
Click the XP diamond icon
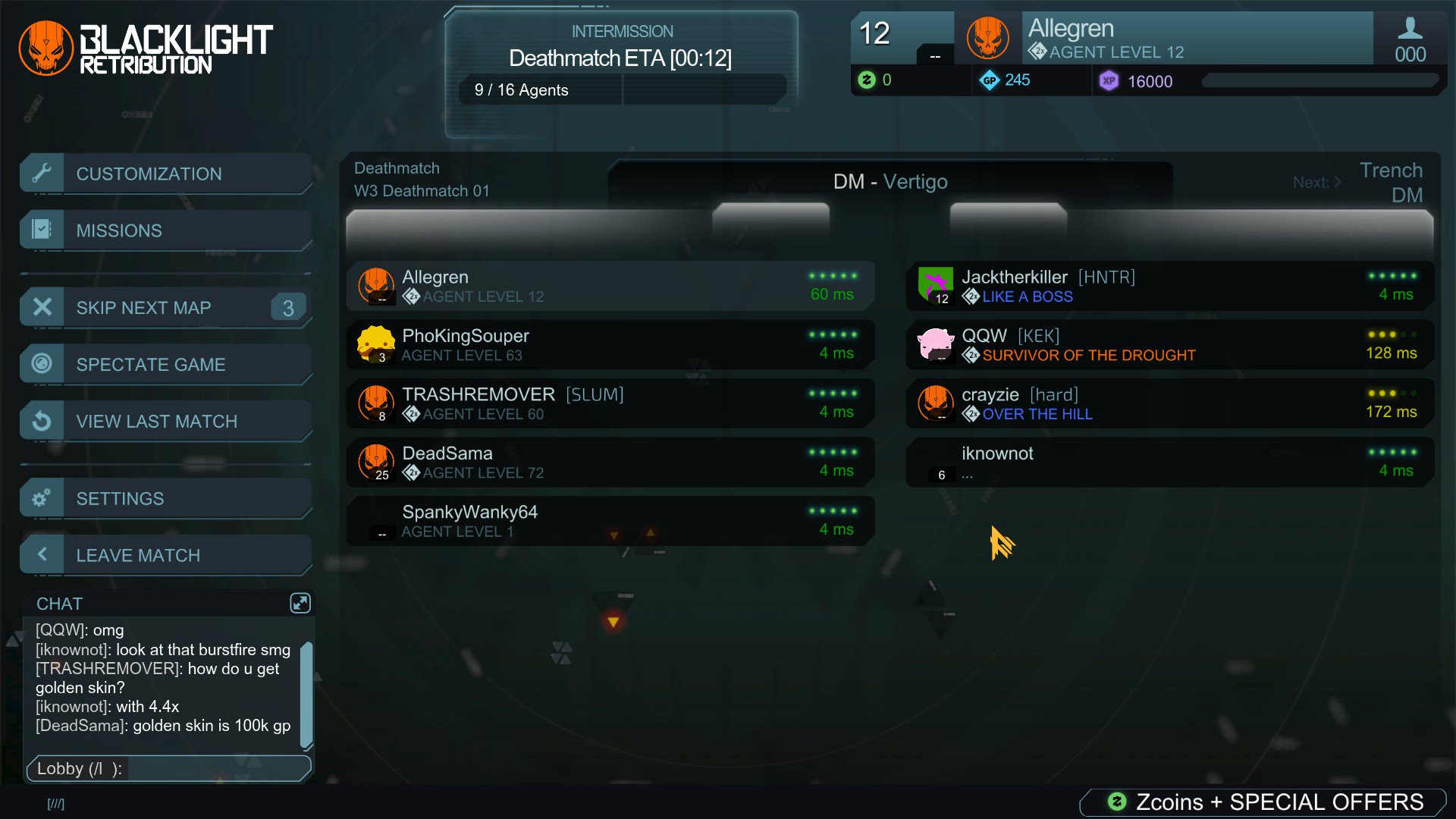pos(1109,81)
